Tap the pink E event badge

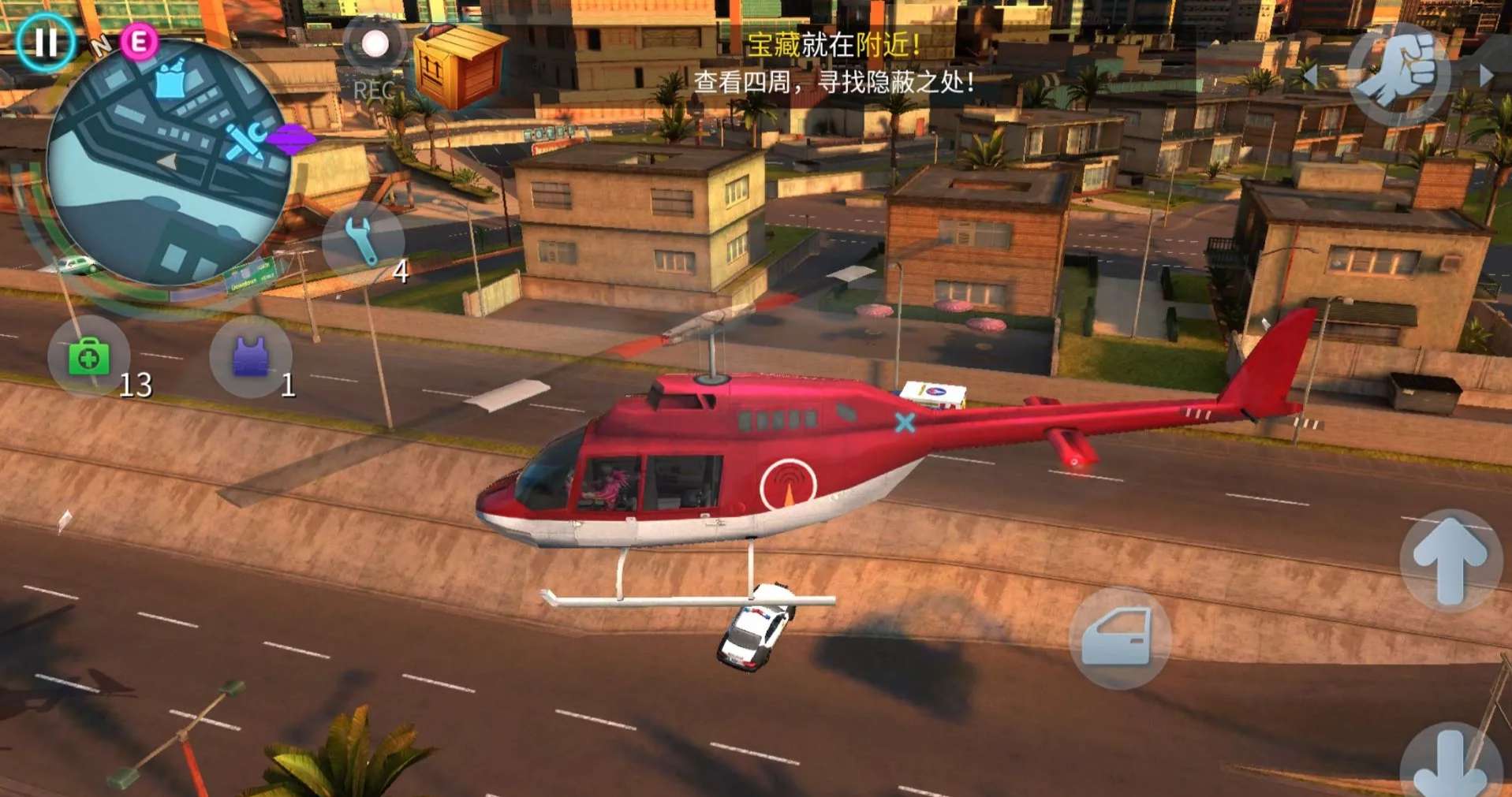point(139,42)
